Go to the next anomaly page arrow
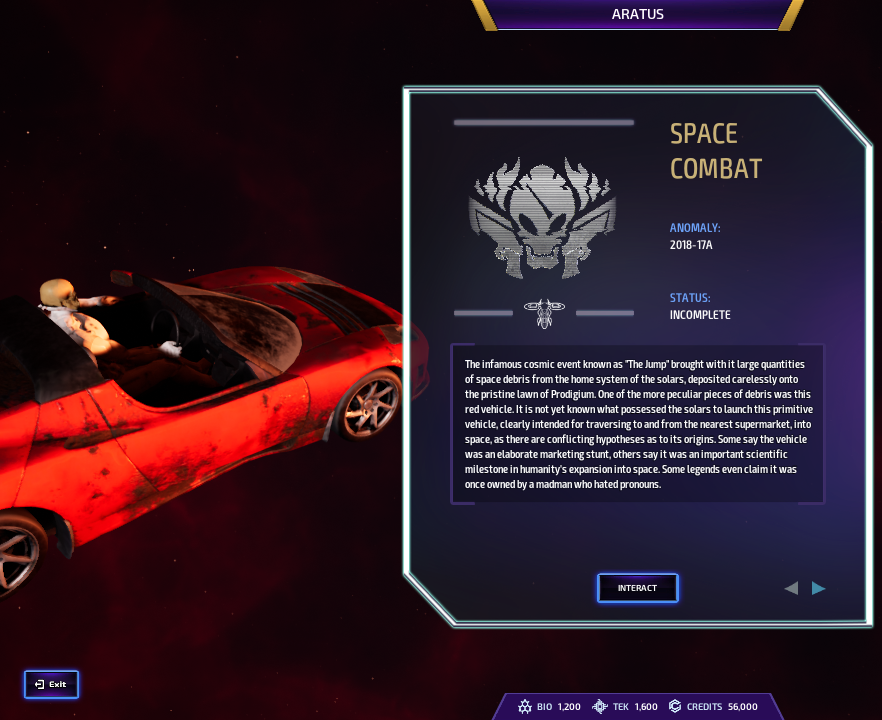The height and width of the screenshot is (720, 882). 819,588
